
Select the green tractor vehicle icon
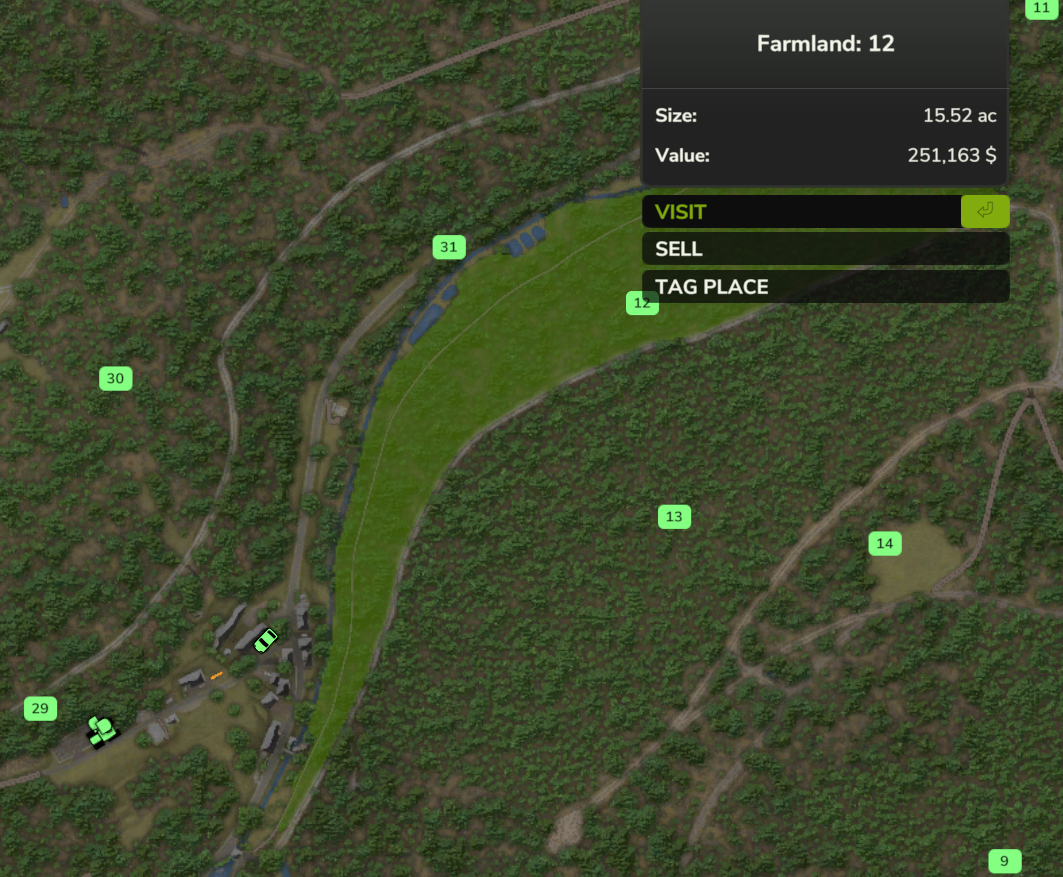[101, 731]
